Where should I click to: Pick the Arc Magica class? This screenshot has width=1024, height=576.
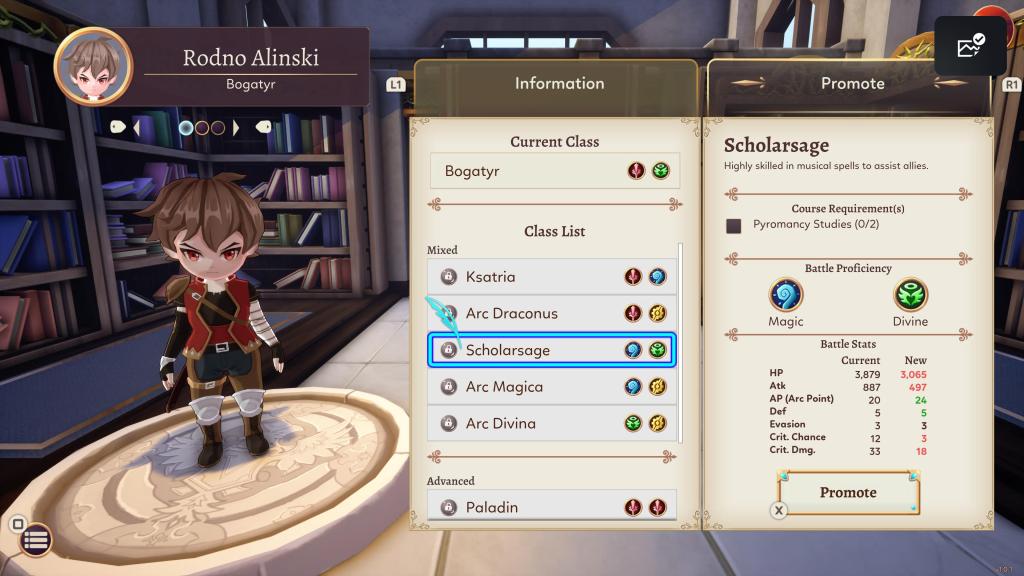[552, 387]
